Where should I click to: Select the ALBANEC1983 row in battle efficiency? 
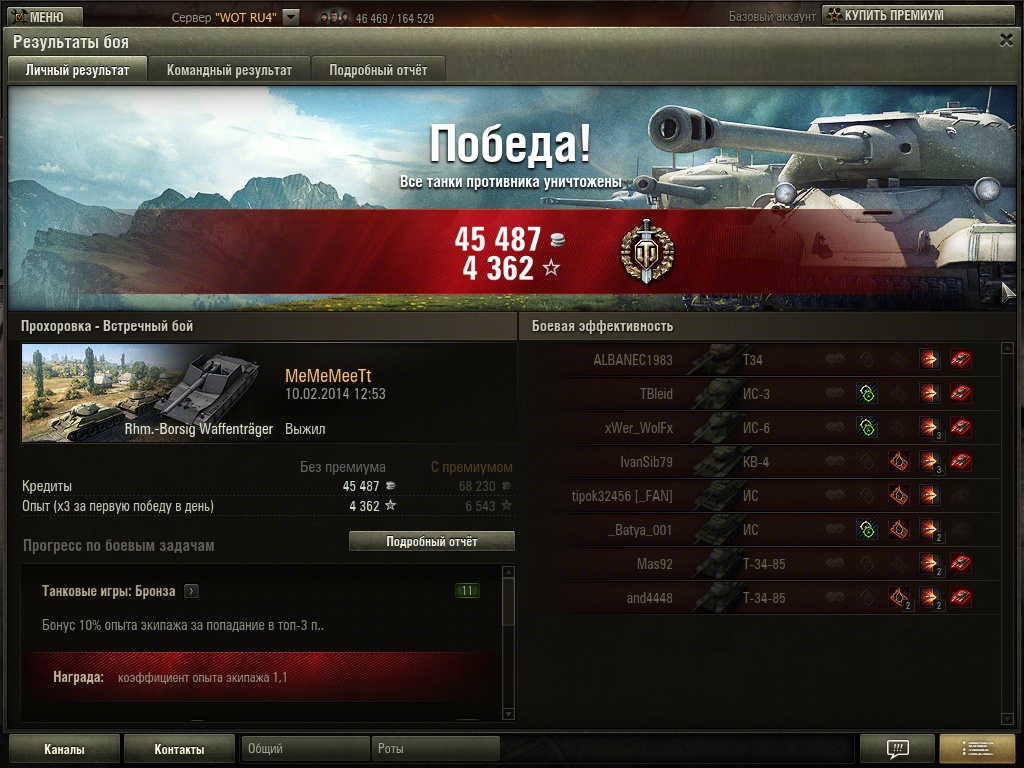pos(760,360)
